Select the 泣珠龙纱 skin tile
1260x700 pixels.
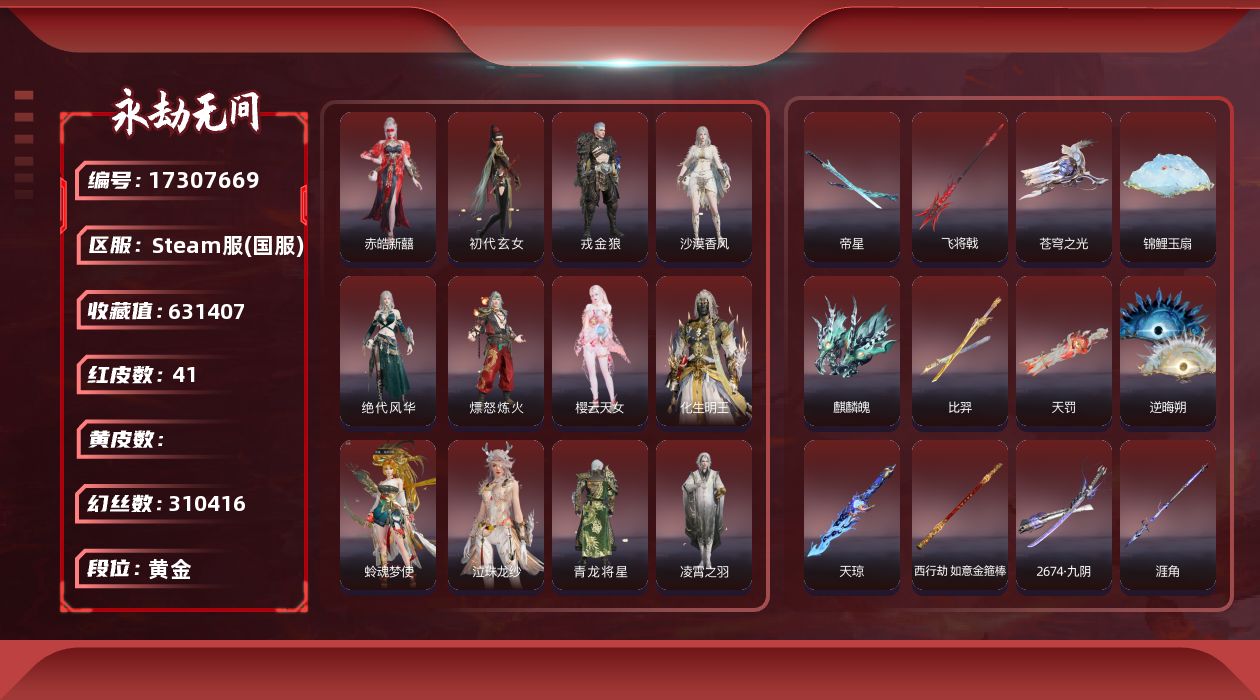496,515
